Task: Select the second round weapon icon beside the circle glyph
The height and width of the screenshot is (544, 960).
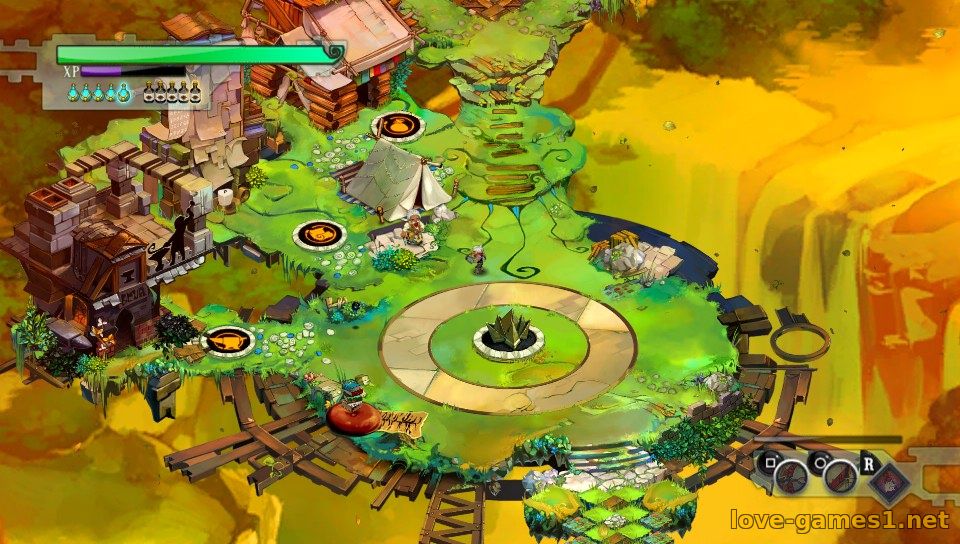Action: (x=840, y=478)
